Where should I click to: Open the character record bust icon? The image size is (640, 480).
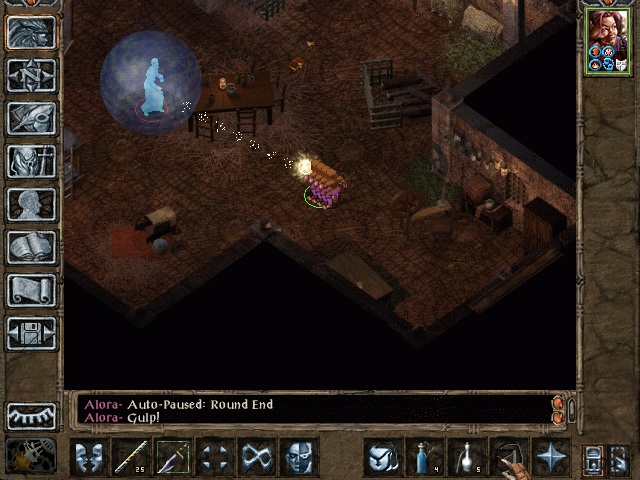(x=31, y=204)
